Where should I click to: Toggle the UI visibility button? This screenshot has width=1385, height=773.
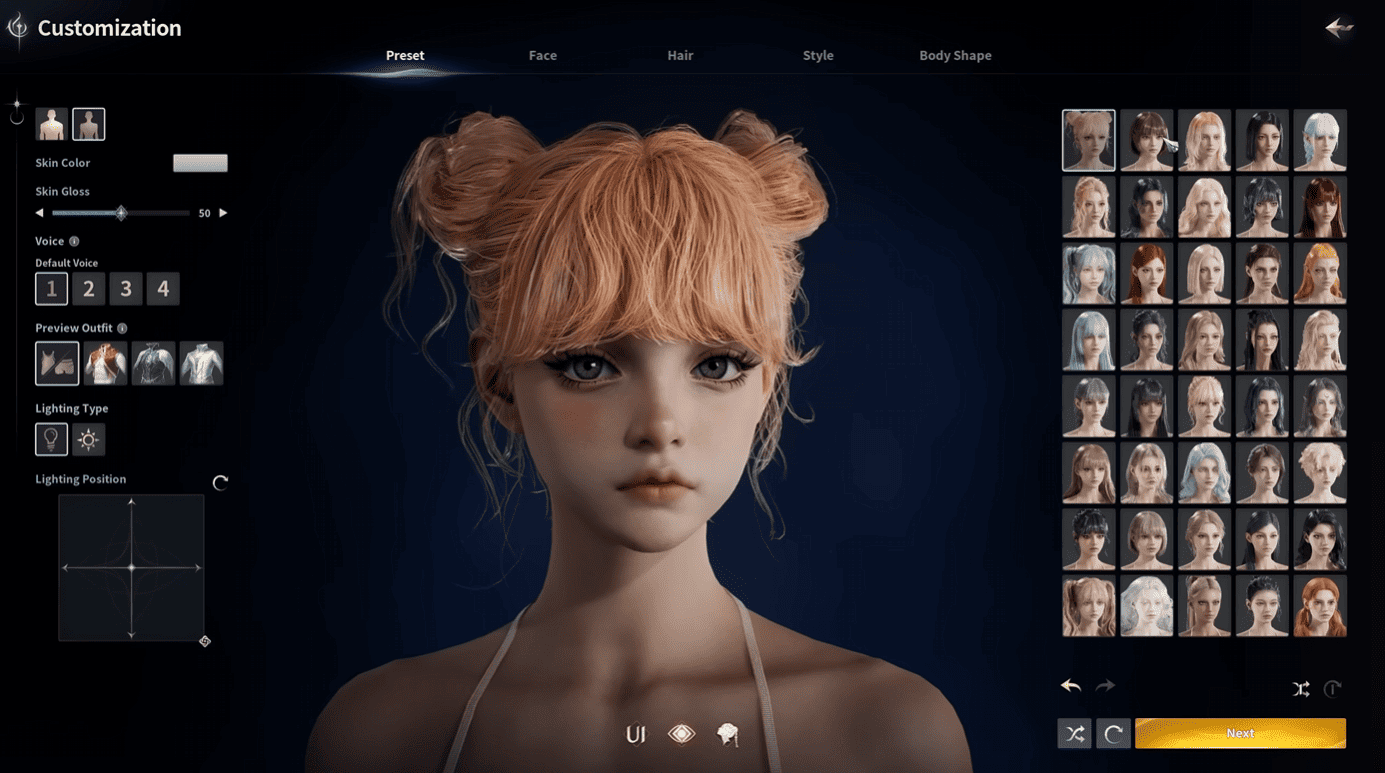(635, 735)
